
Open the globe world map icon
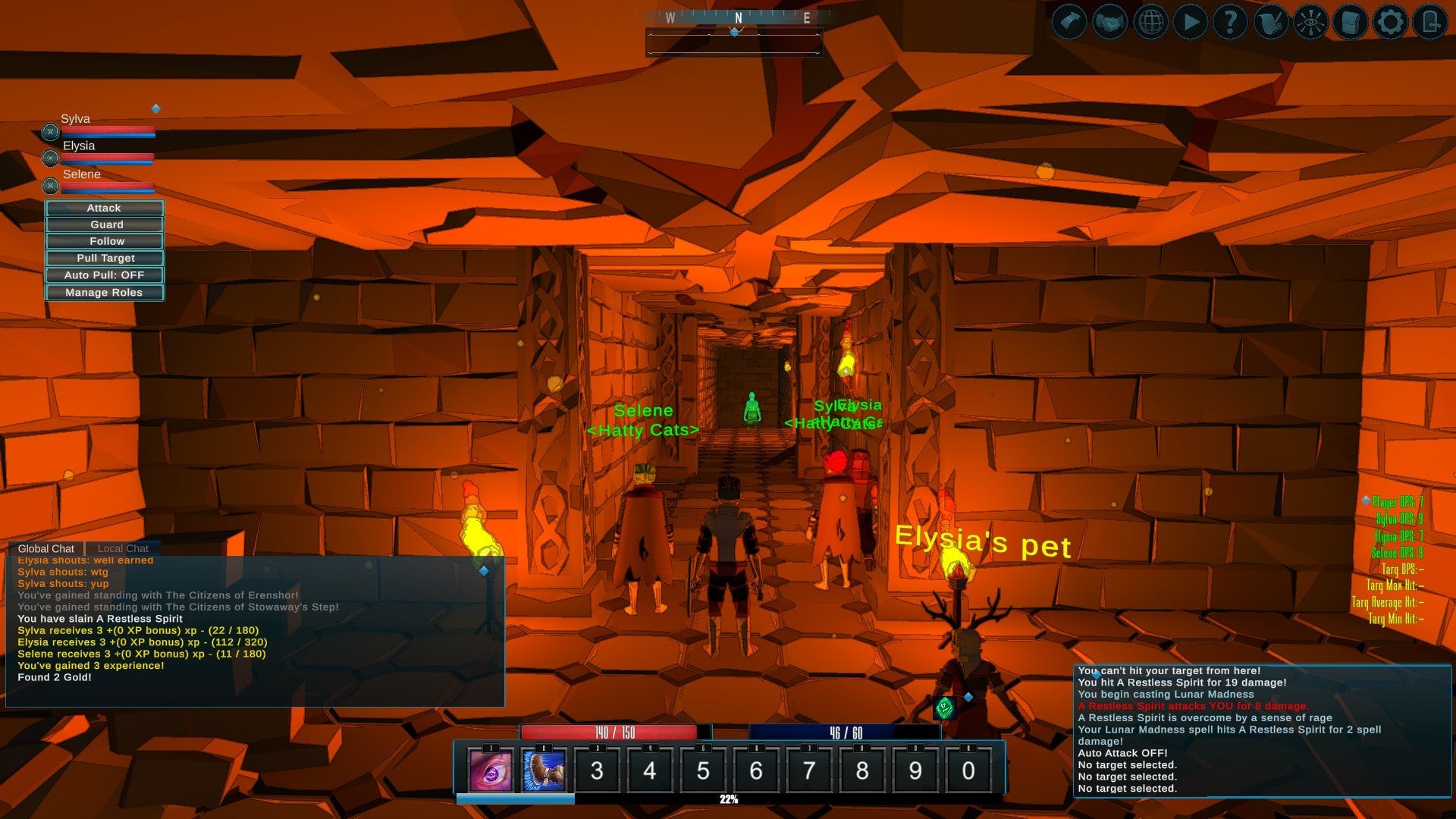coord(1150,21)
